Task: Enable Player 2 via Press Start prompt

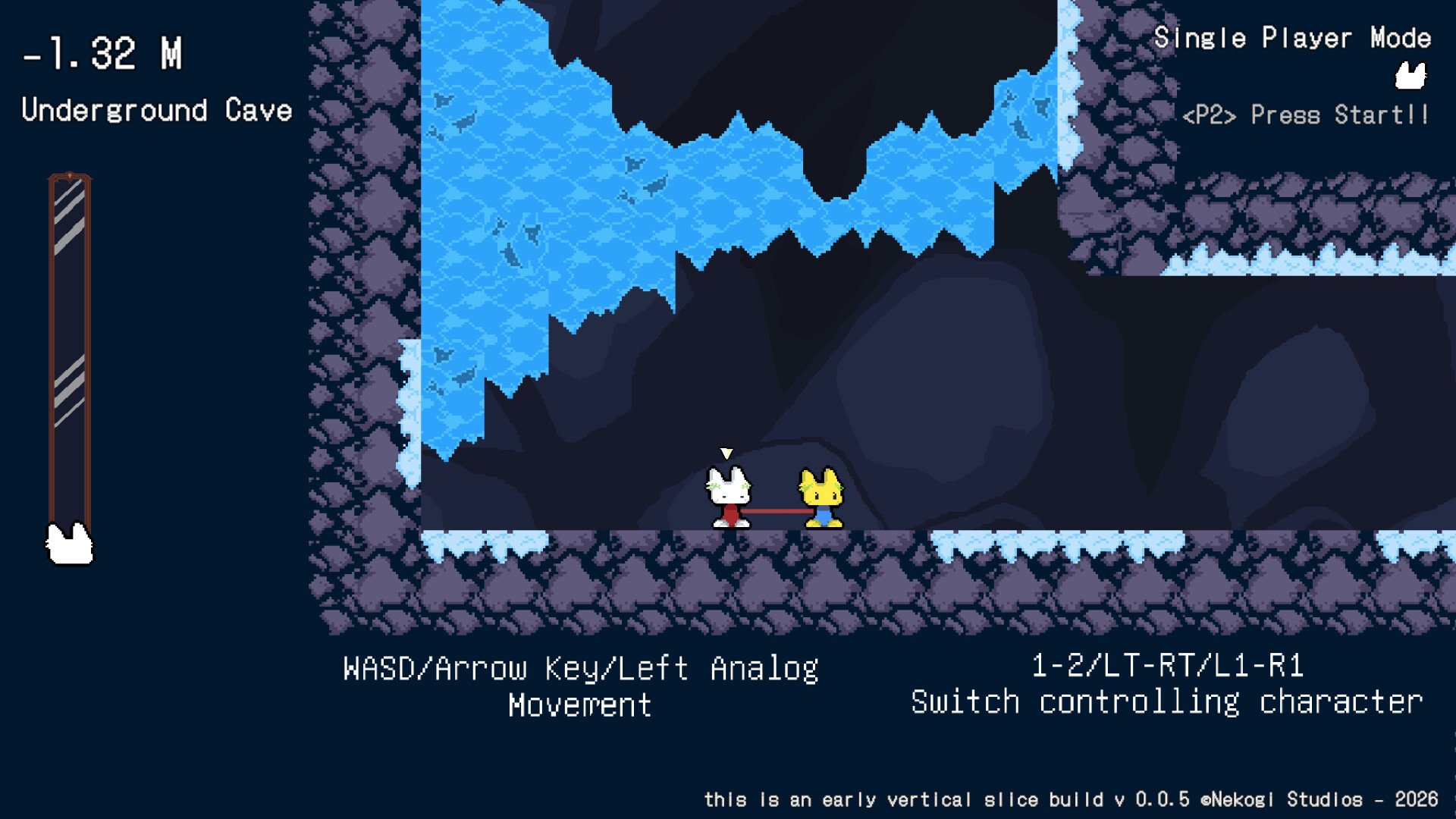Action: point(1307,115)
